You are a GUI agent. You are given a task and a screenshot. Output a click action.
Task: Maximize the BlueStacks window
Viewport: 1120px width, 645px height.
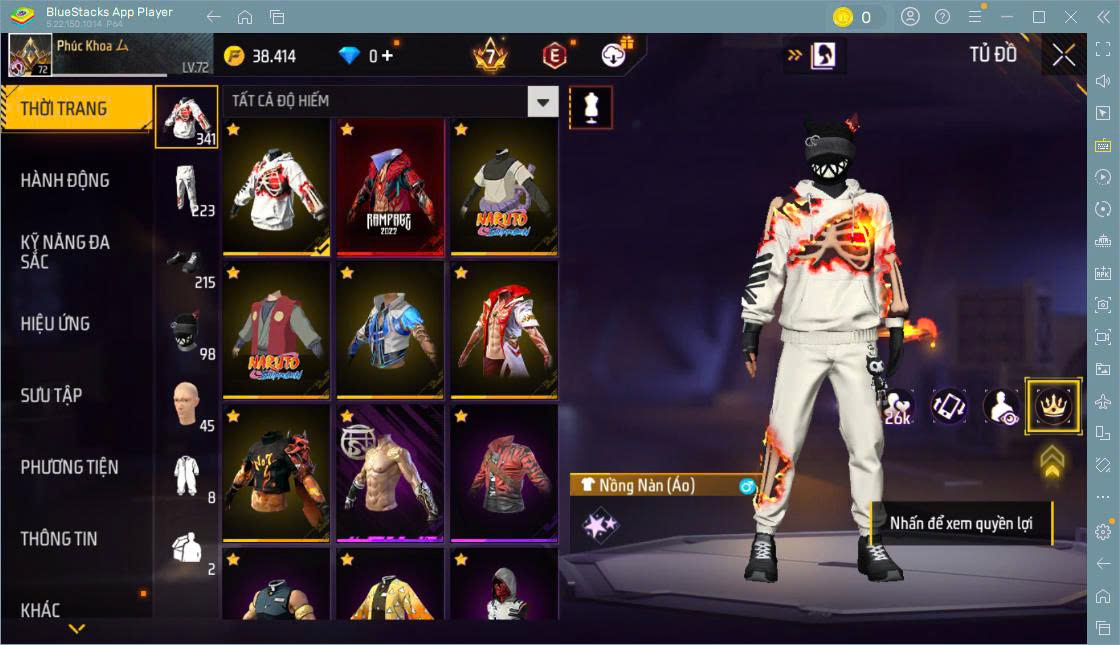click(1039, 16)
